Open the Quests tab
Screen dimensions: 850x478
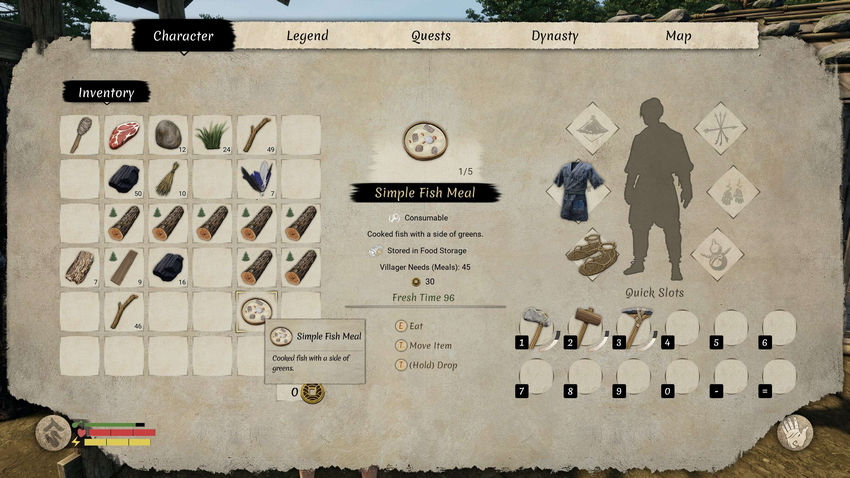coord(431,36)
